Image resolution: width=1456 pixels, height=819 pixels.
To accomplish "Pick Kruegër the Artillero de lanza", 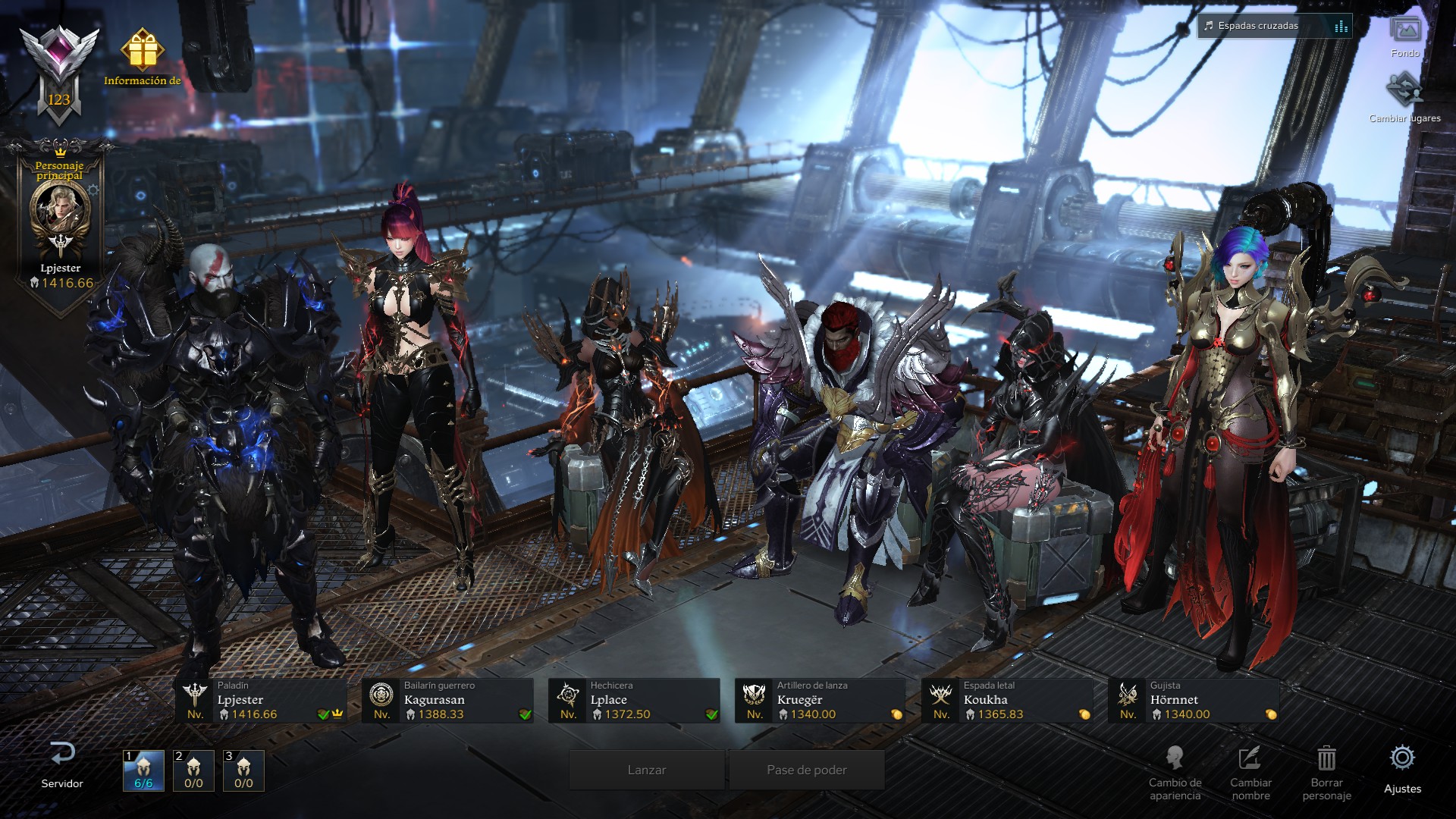I will pyautogui.click(x=821, y=700).
